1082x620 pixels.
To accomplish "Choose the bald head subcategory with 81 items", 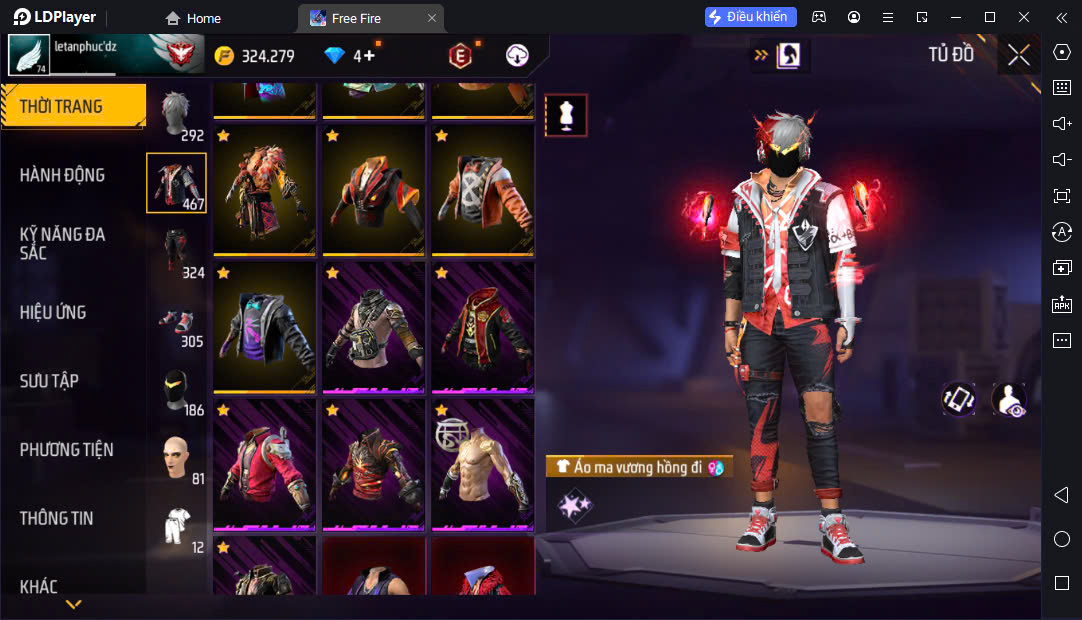I will (x=177, y=459).
